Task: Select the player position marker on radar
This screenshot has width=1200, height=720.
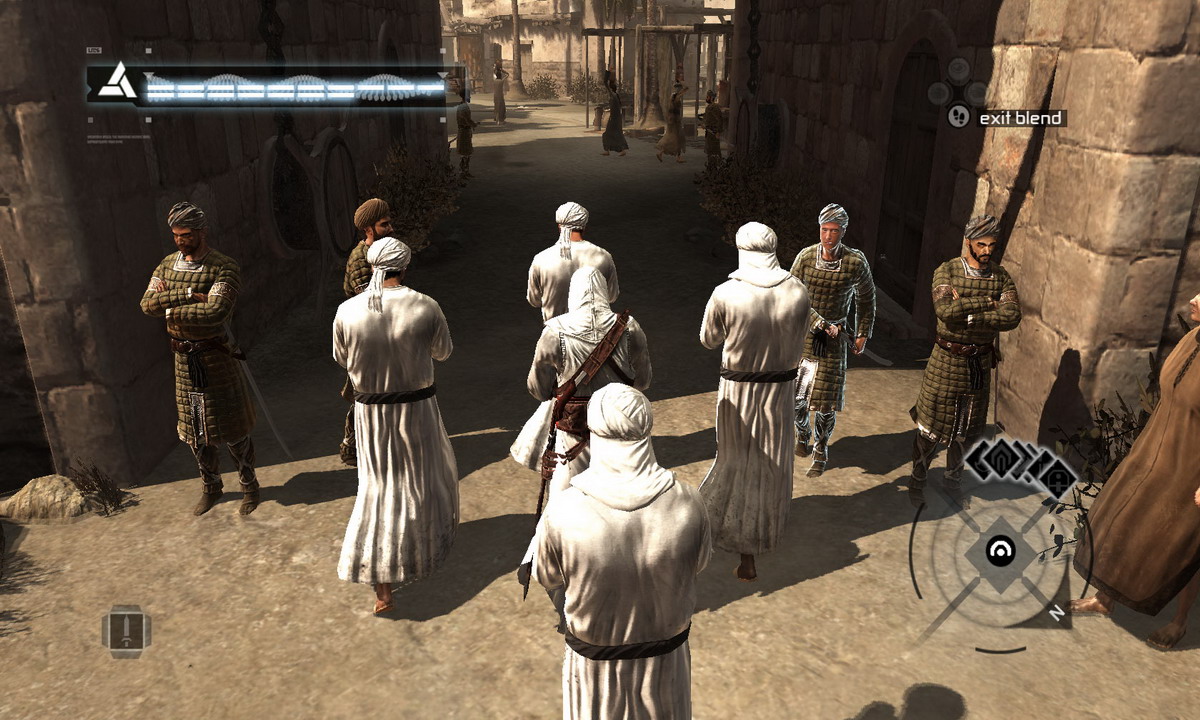Action: 1000,549
